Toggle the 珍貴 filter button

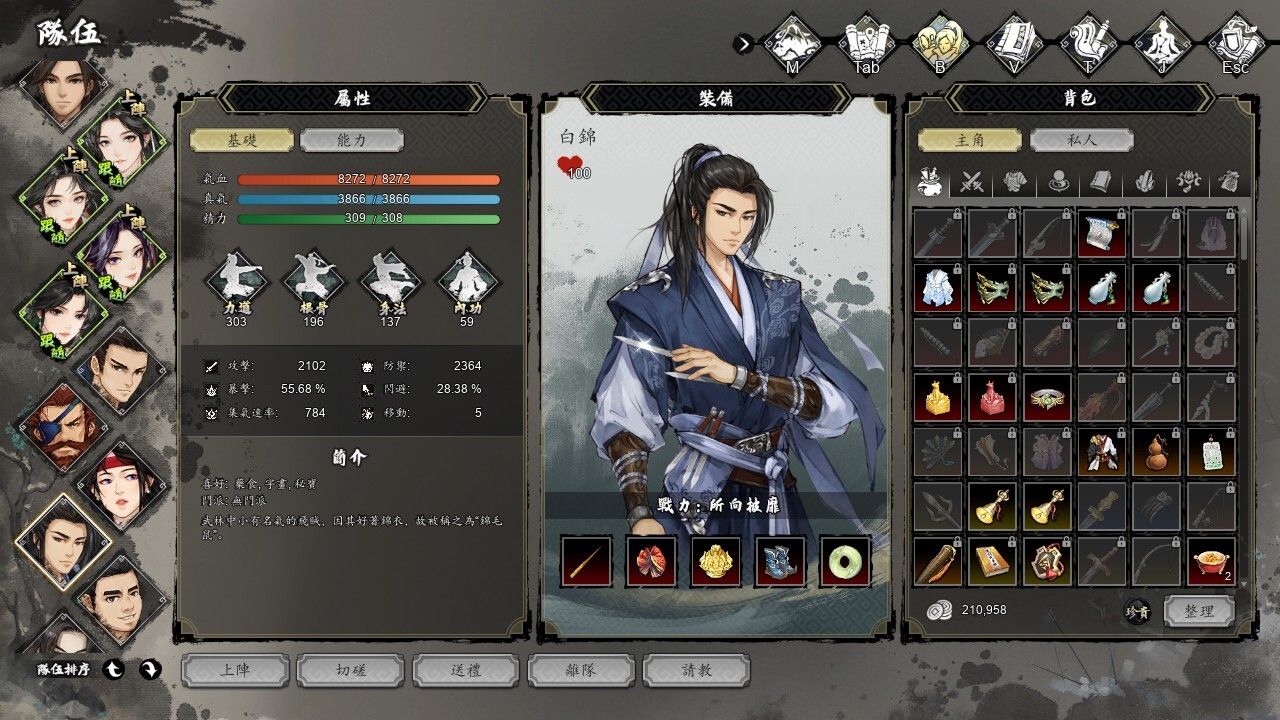[1138, 612]
